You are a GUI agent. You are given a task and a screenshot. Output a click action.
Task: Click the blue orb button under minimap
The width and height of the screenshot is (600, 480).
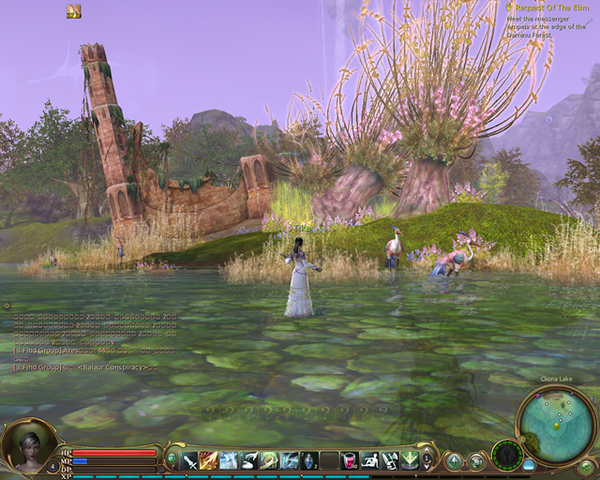point(528,464)
